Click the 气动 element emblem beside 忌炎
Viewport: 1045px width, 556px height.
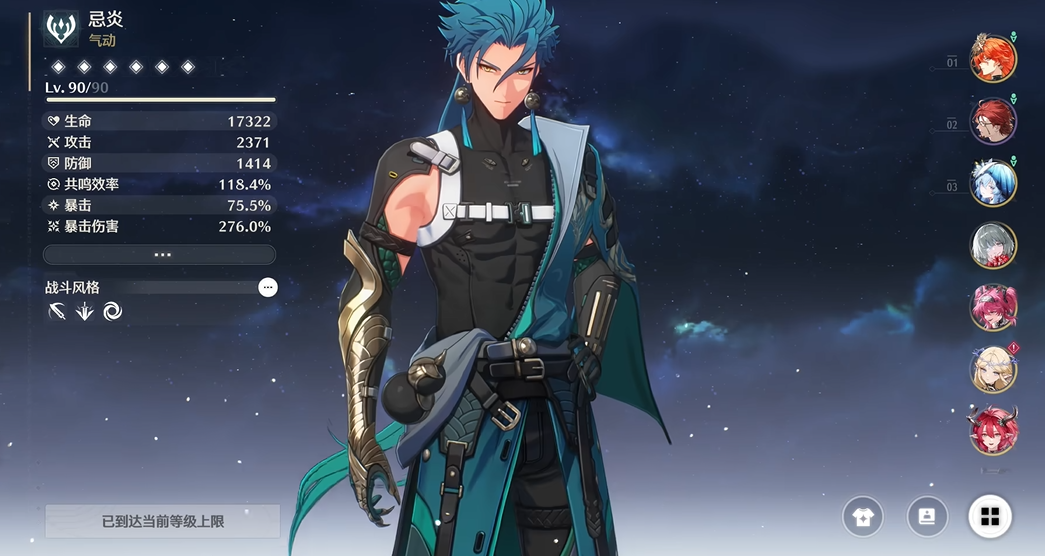(62, 28)
